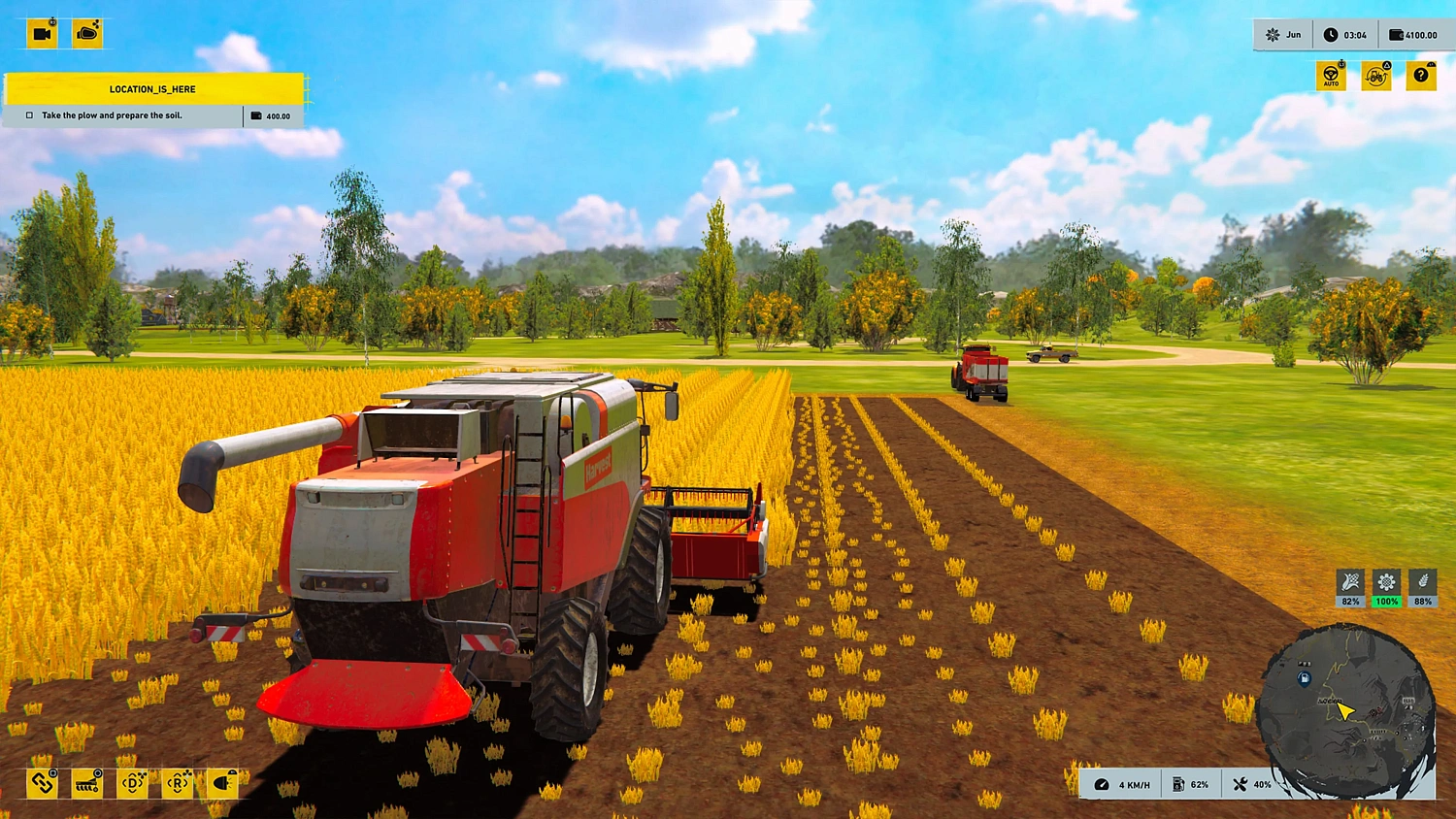Click the 03:04 clock display
Screen dimensions: 1456x819
[x=1347, y=34]
